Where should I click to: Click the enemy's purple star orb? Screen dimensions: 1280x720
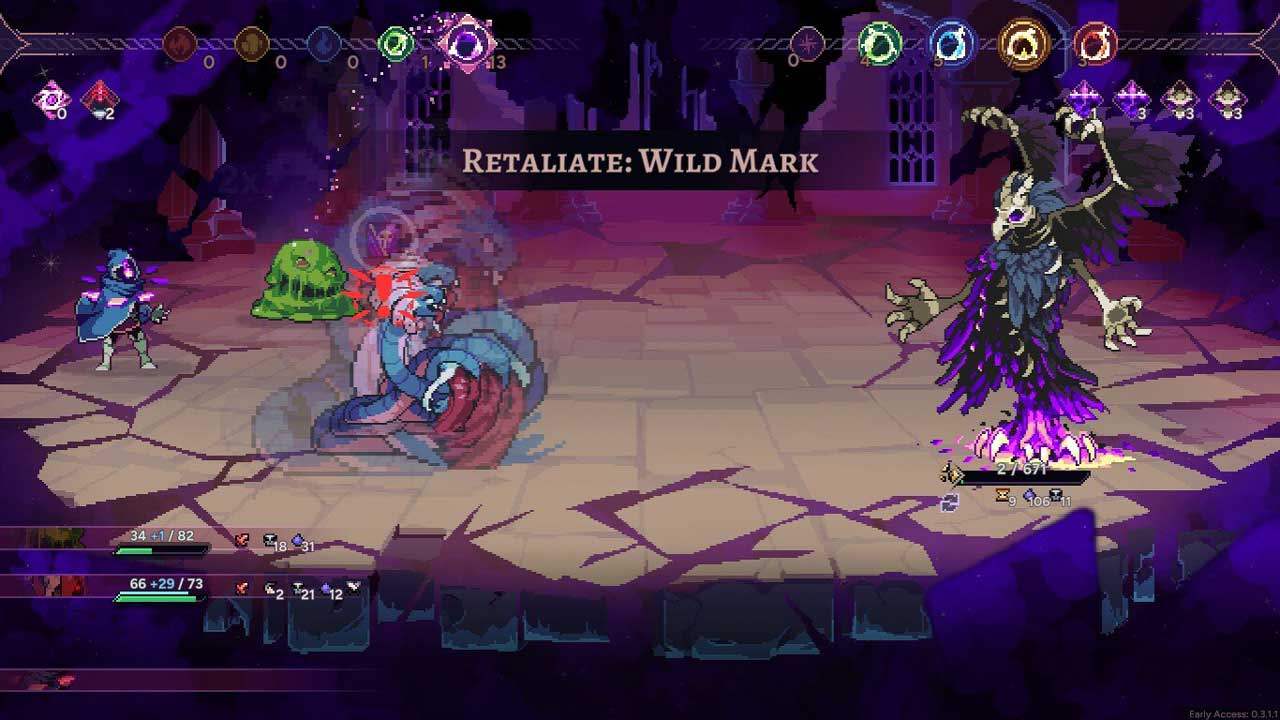807,44
